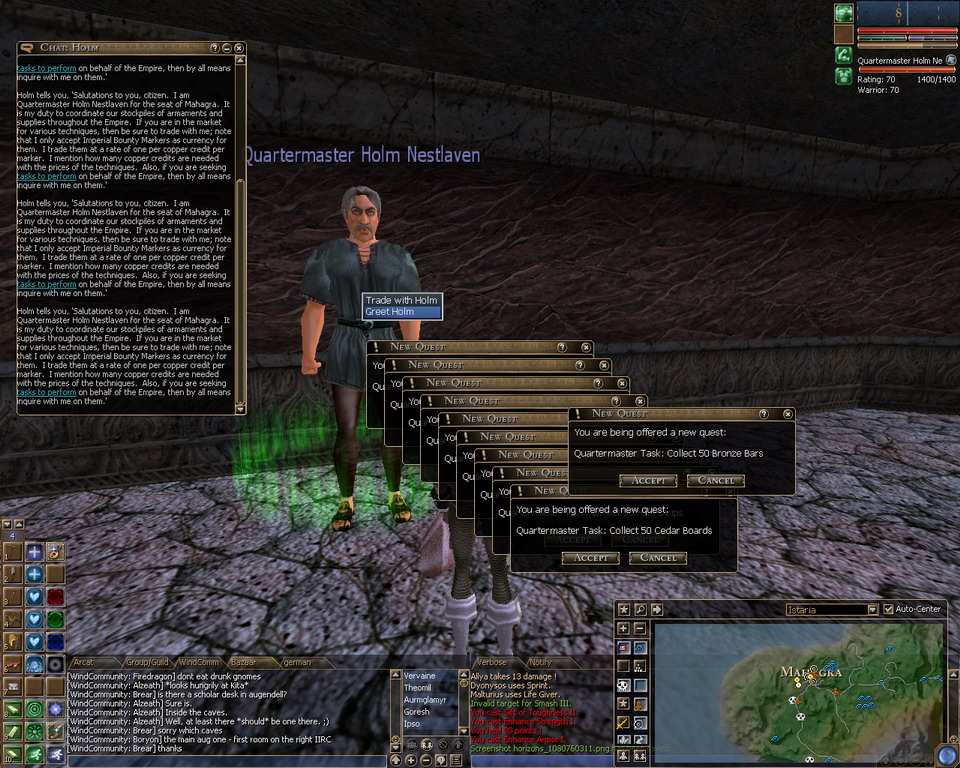Close the Bronze Bars quest window
Screen dimensions: 960x768
788,414
